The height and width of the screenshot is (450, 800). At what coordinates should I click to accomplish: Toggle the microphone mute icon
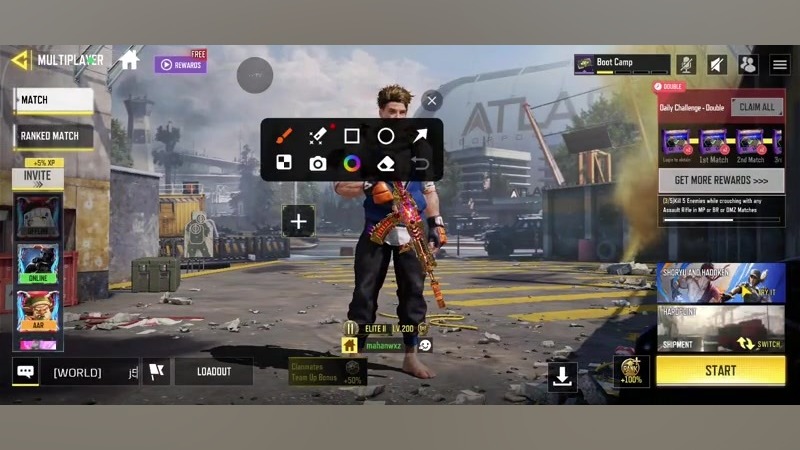(686, 64)
